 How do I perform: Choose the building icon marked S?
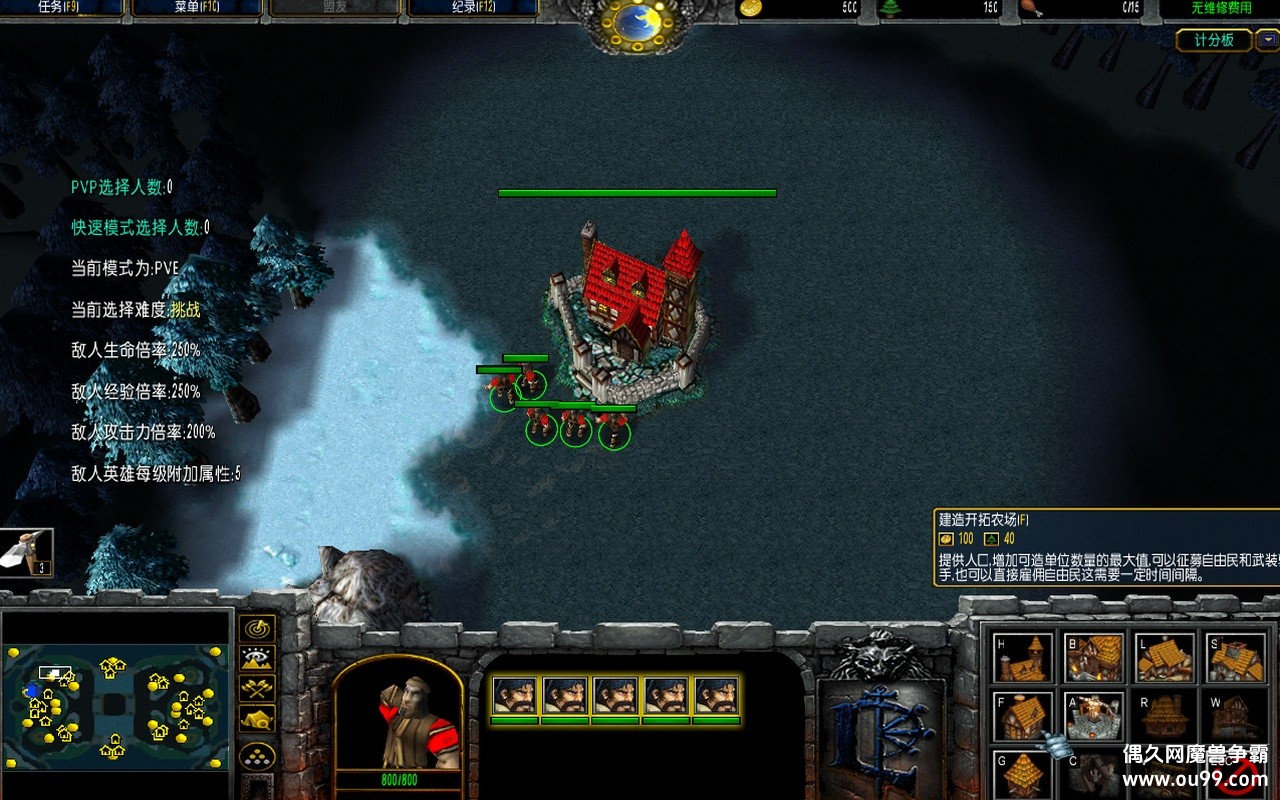click(1236, 658)
